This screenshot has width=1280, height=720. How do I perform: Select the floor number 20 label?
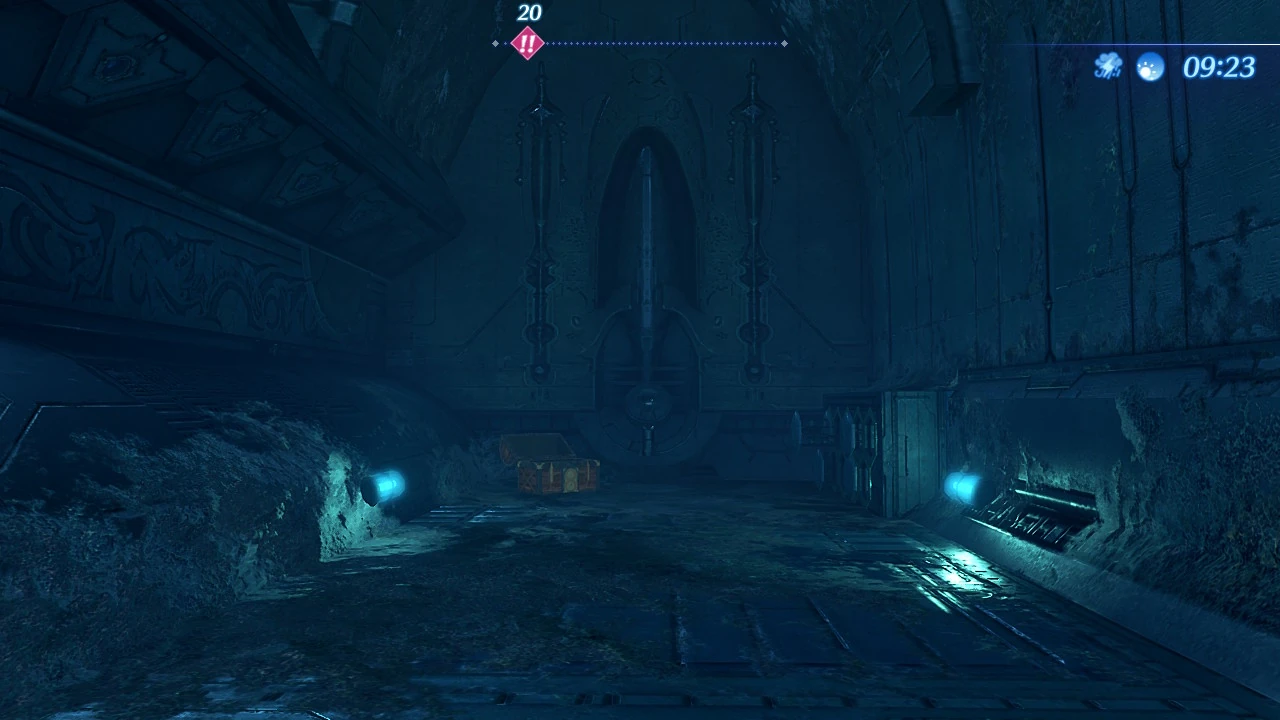[x=528, y=14]
